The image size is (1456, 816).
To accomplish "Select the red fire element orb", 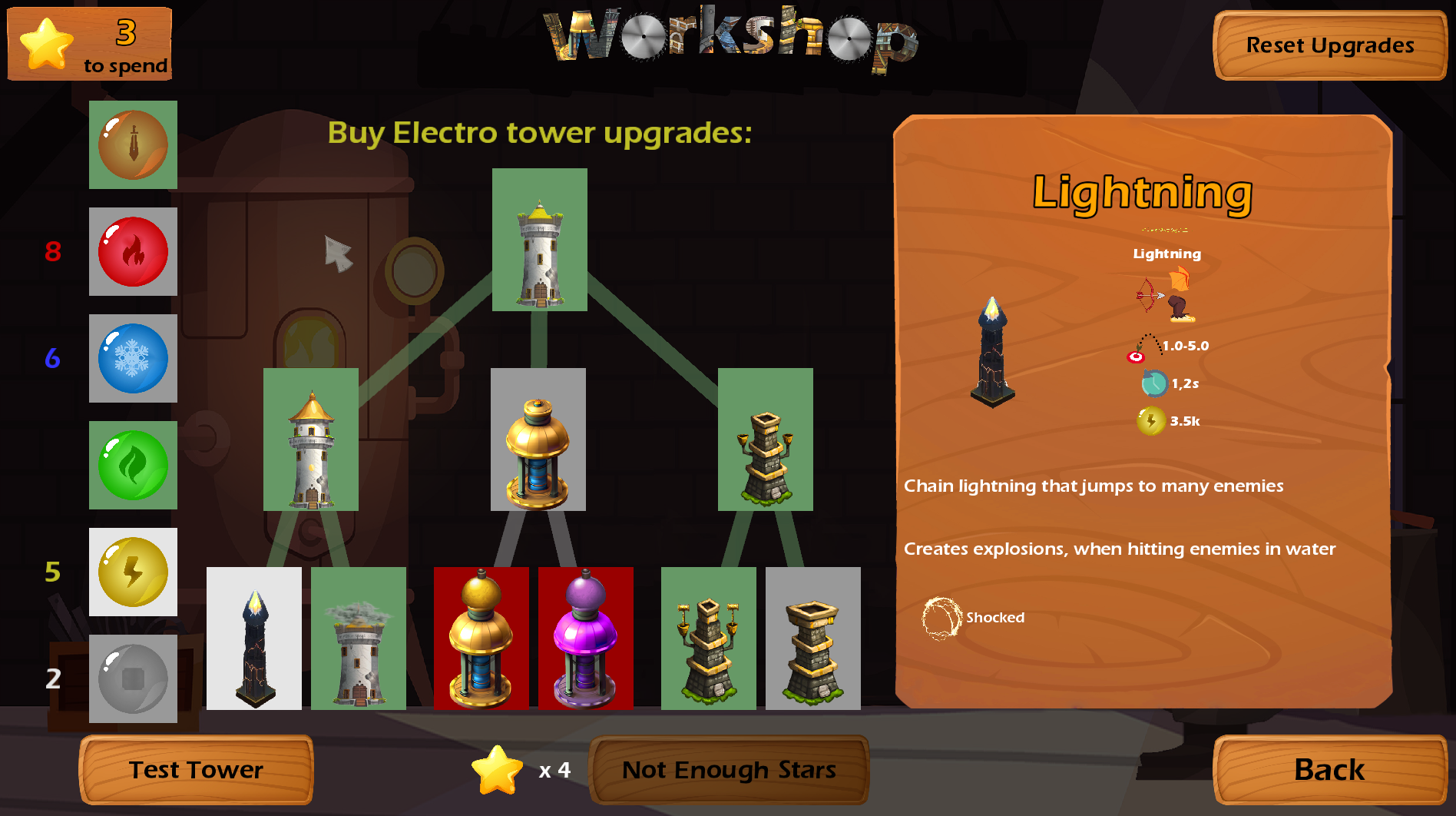I will pyautogui.click(x=133, y=252).
